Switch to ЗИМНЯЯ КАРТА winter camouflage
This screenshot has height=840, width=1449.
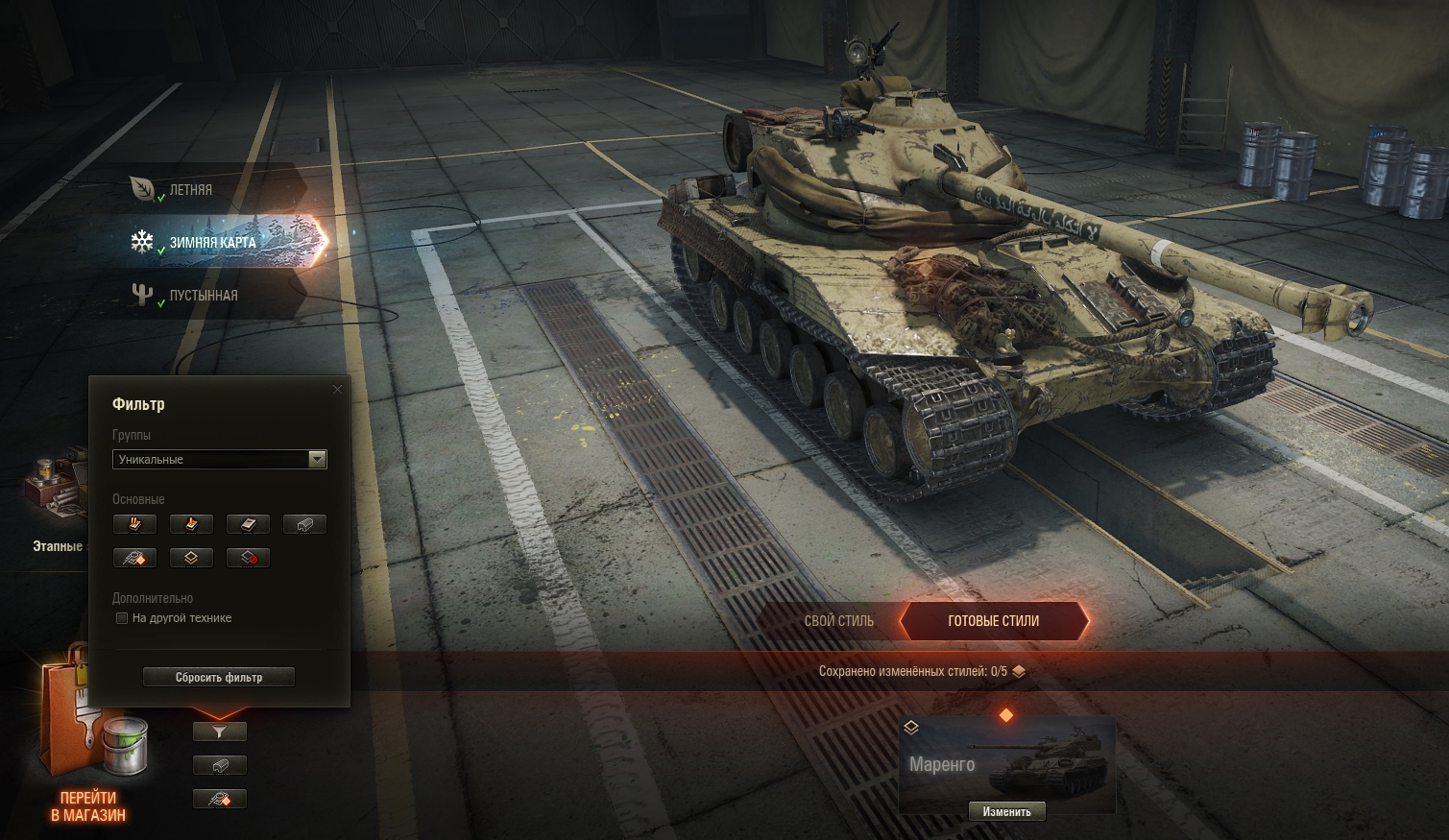point(213,243)
